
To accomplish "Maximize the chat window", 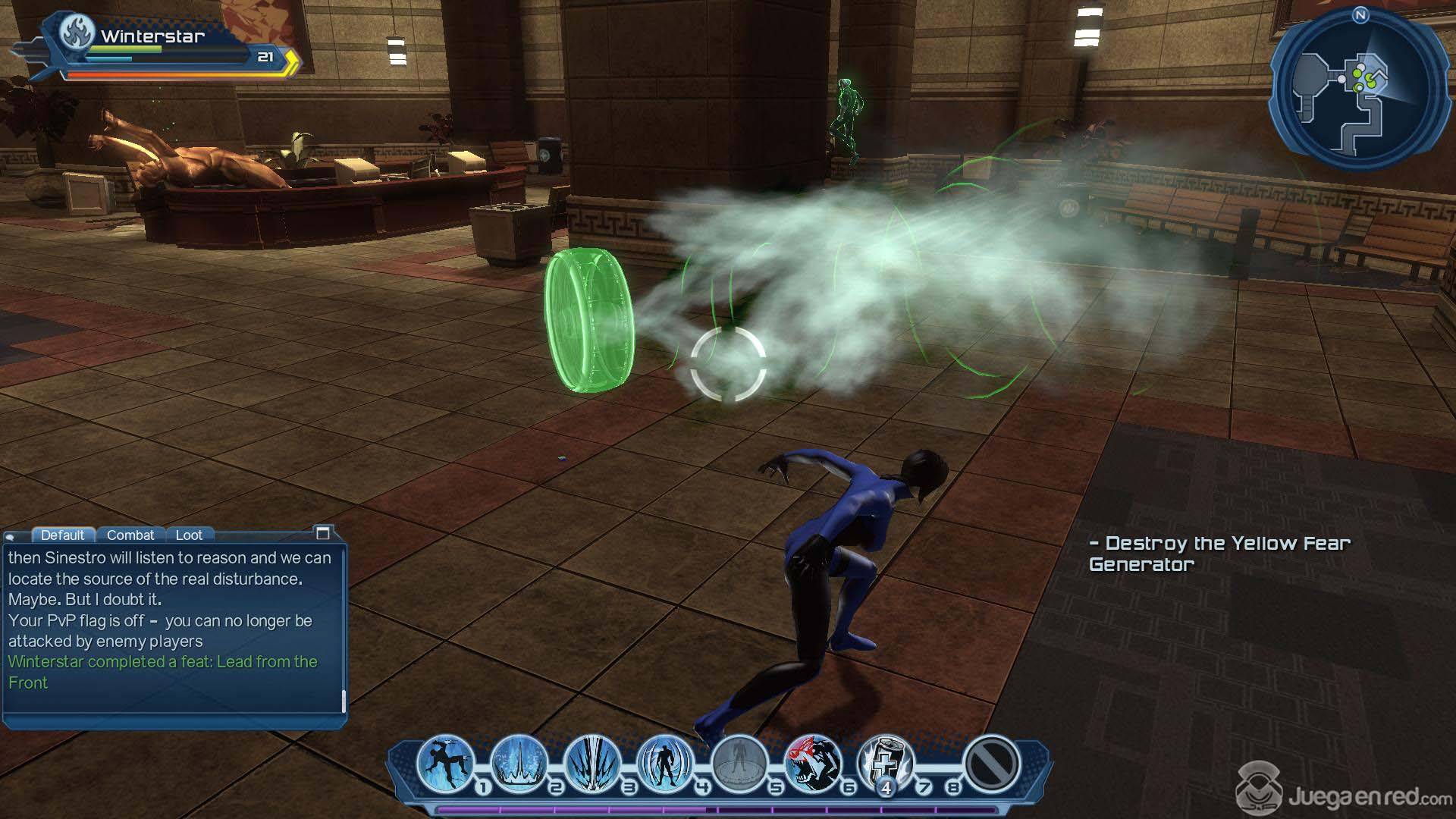I will point(322,533).
